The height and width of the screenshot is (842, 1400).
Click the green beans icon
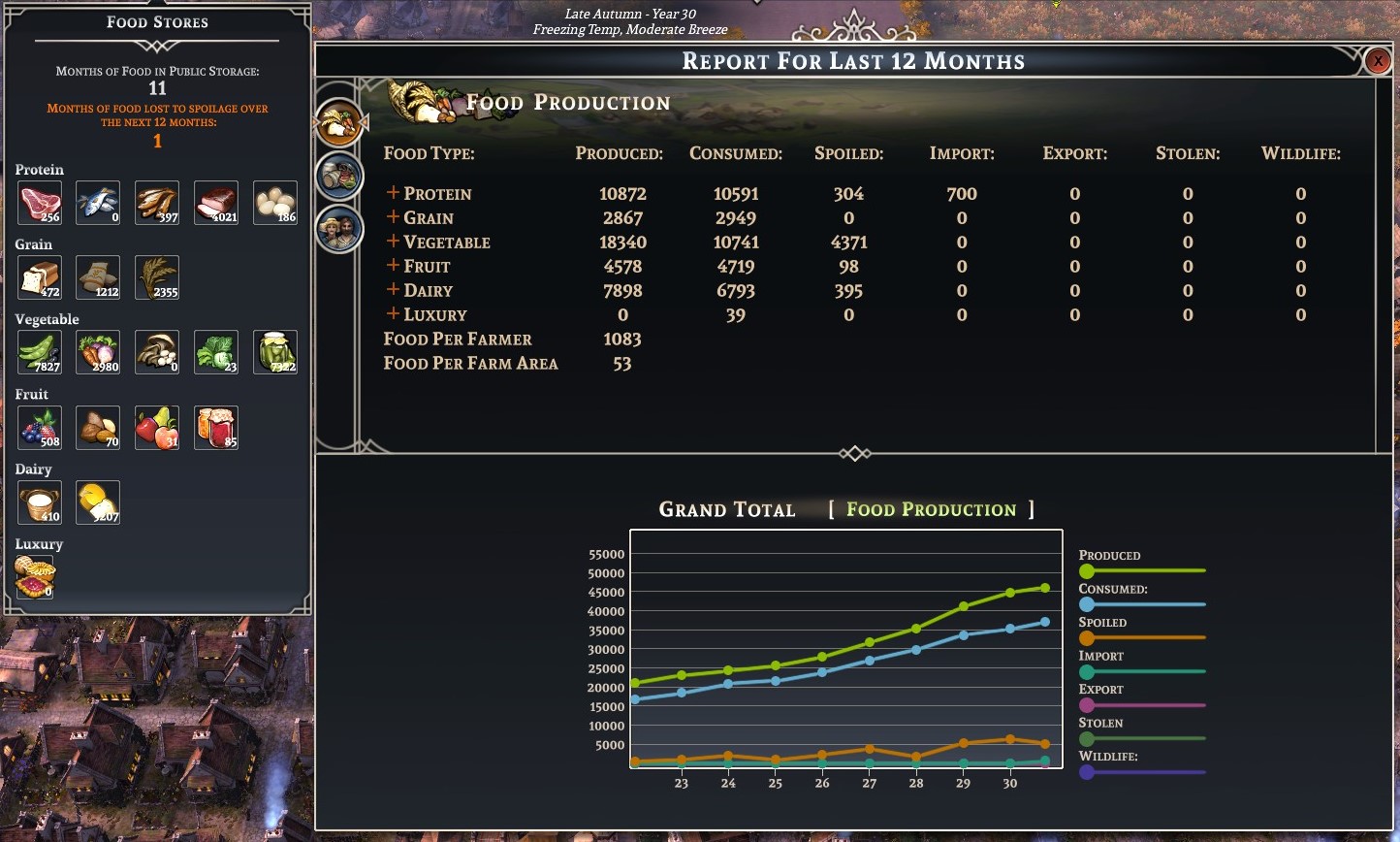(x=40, y=352)
